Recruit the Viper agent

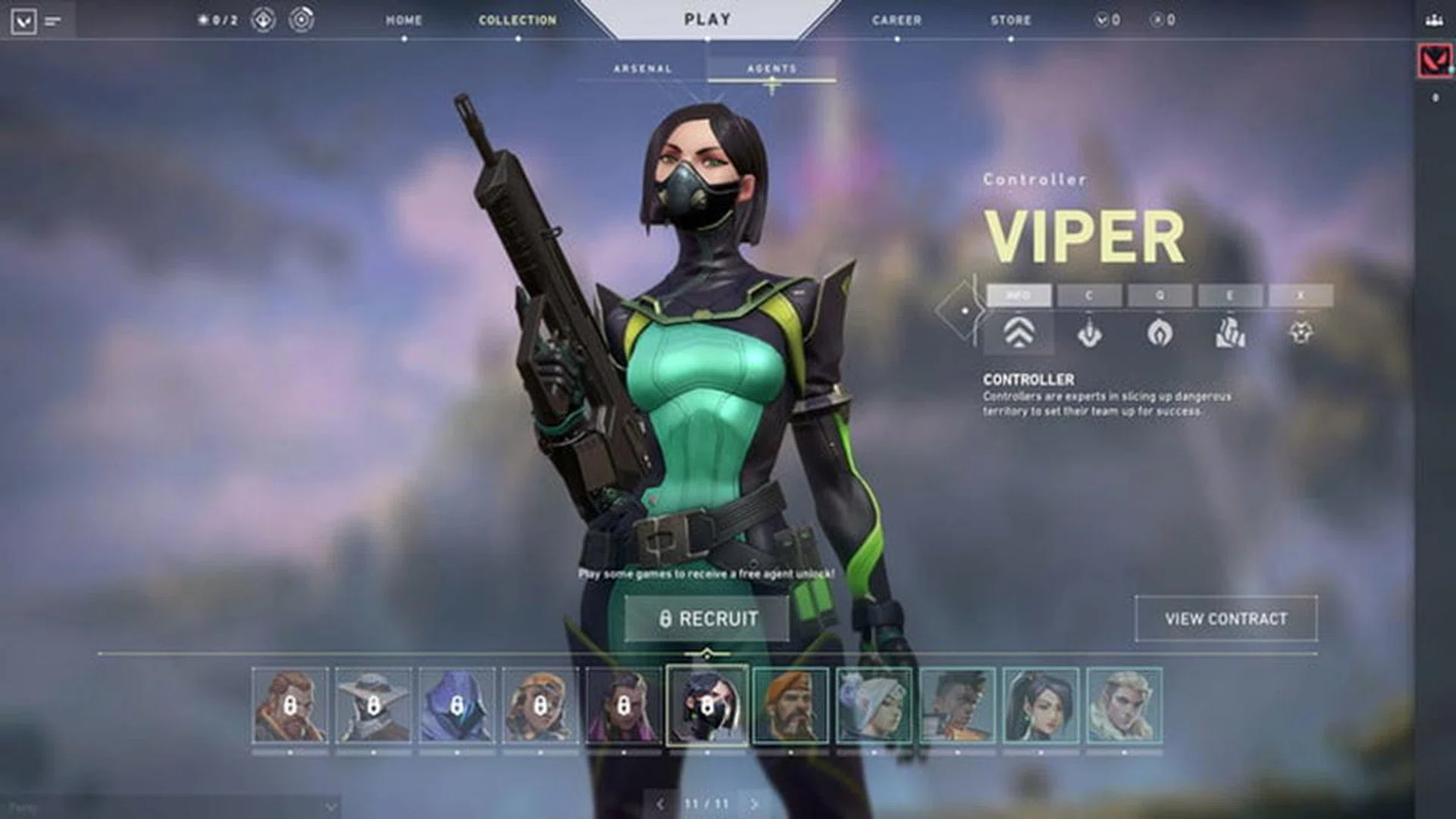[708, 619]
